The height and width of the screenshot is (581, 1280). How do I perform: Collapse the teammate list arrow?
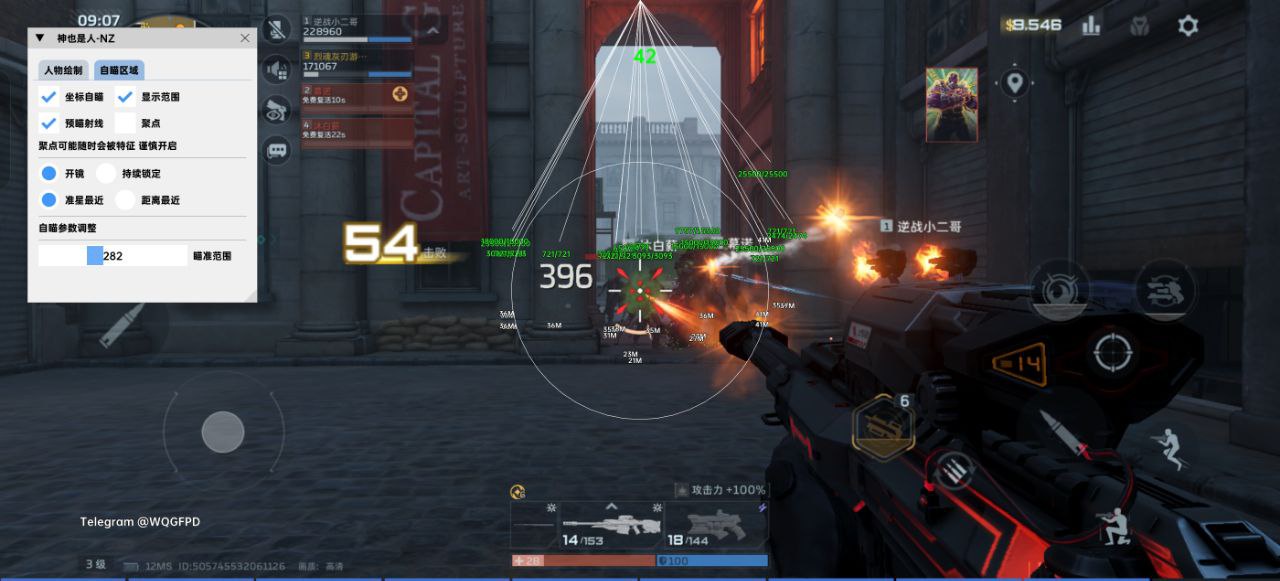tap(432, 30)
